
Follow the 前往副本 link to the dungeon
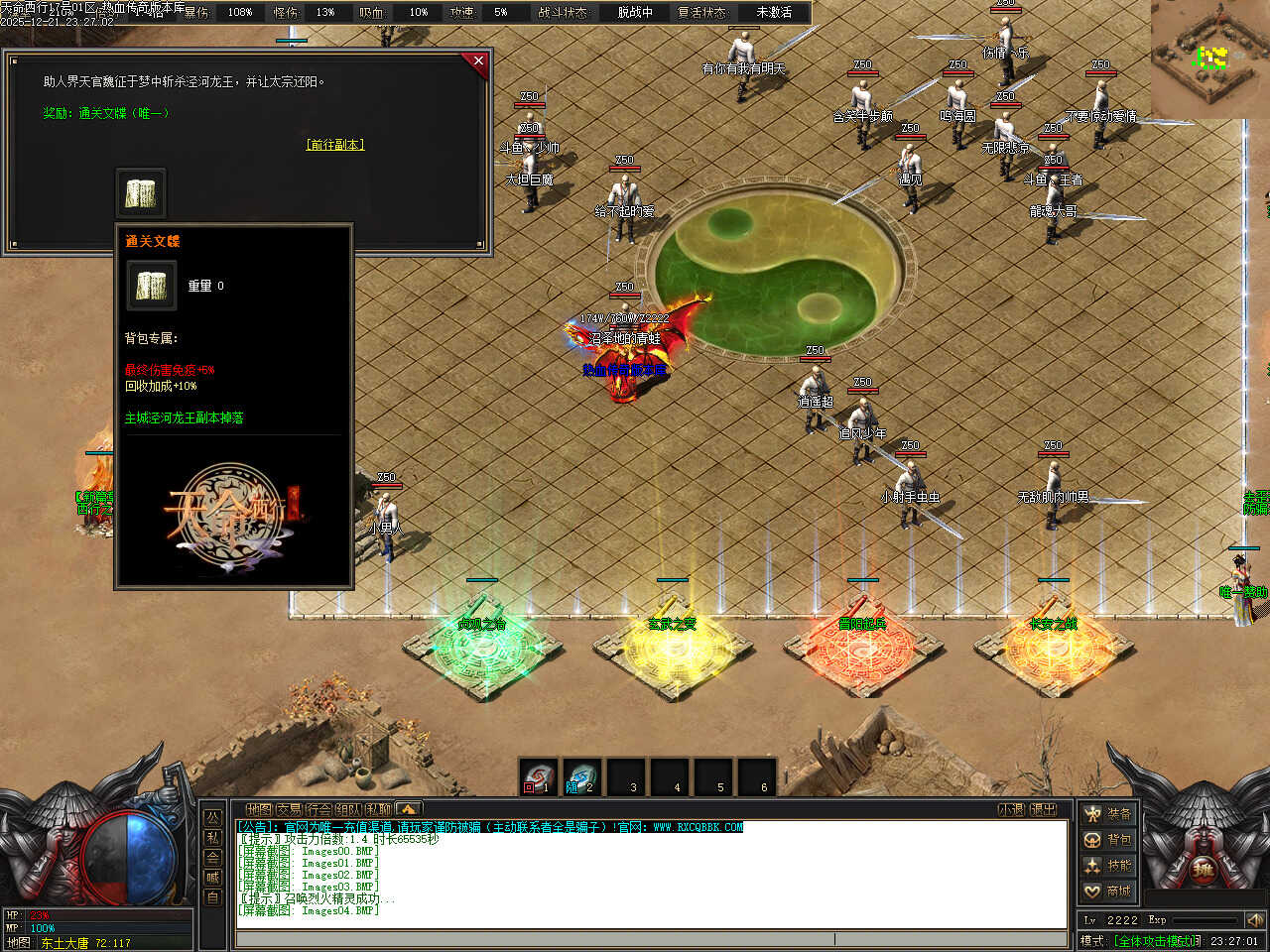pos(335,145)
